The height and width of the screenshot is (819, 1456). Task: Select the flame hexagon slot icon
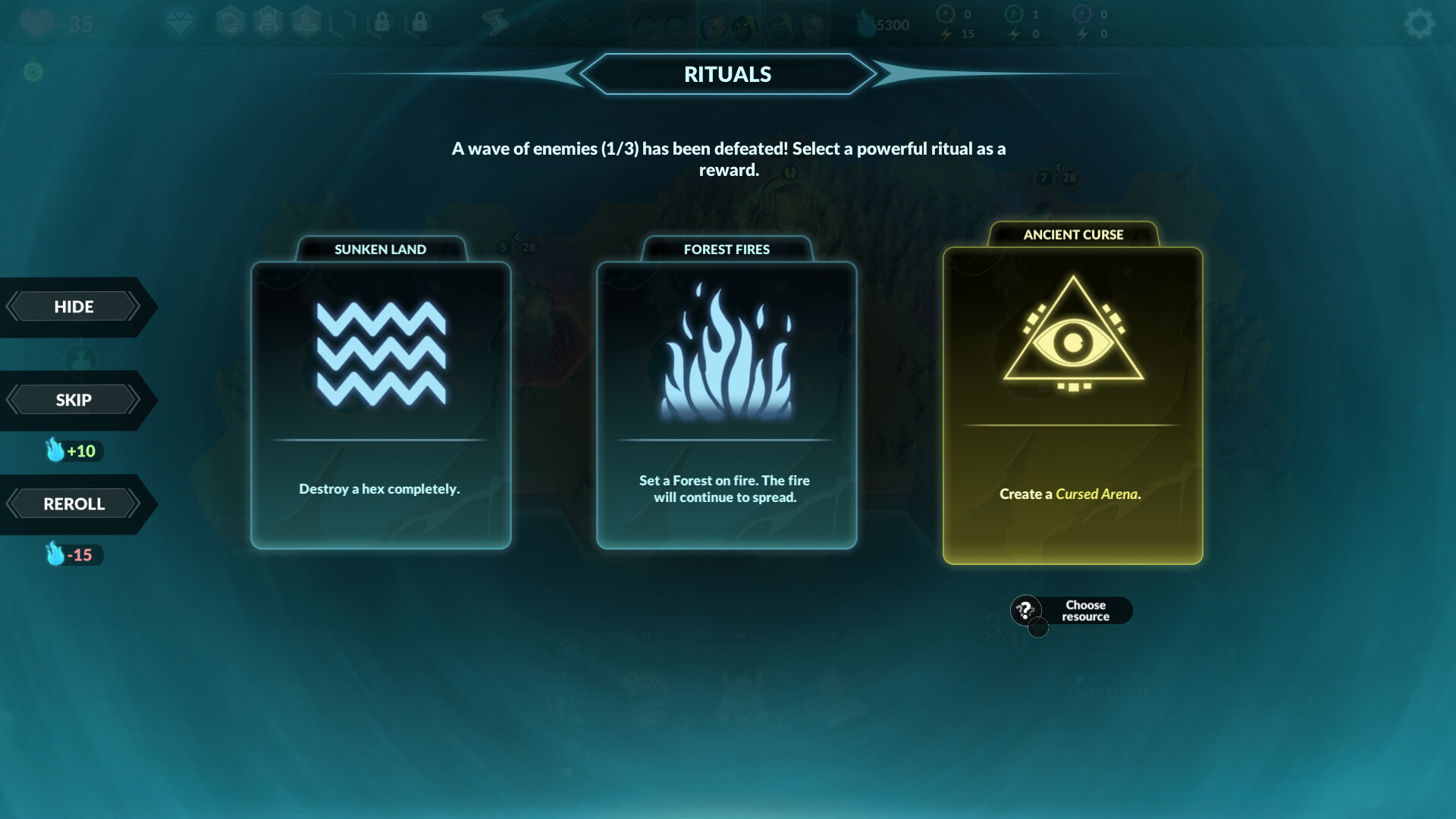point(305,23)
